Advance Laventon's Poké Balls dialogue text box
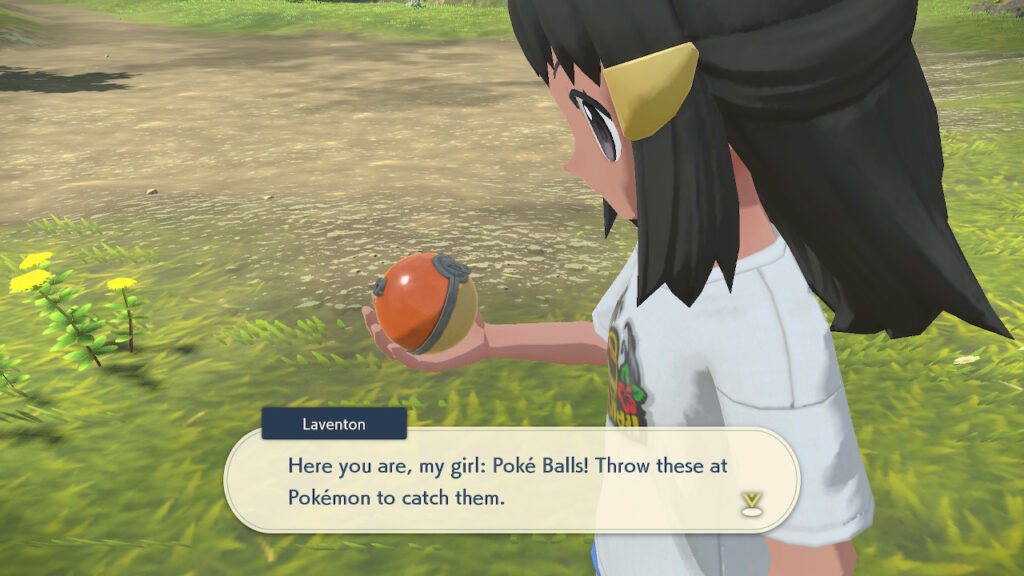Image resolution: width=1024 pixels, height=576 pixels. click(x=510, y=481)
